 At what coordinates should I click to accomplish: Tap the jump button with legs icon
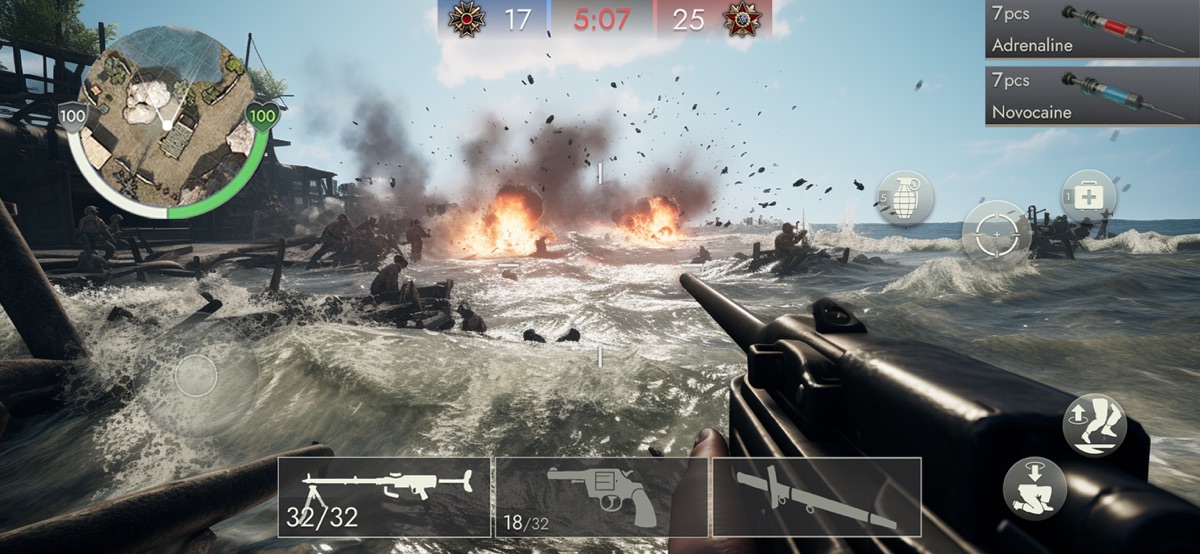[1094, 425]
